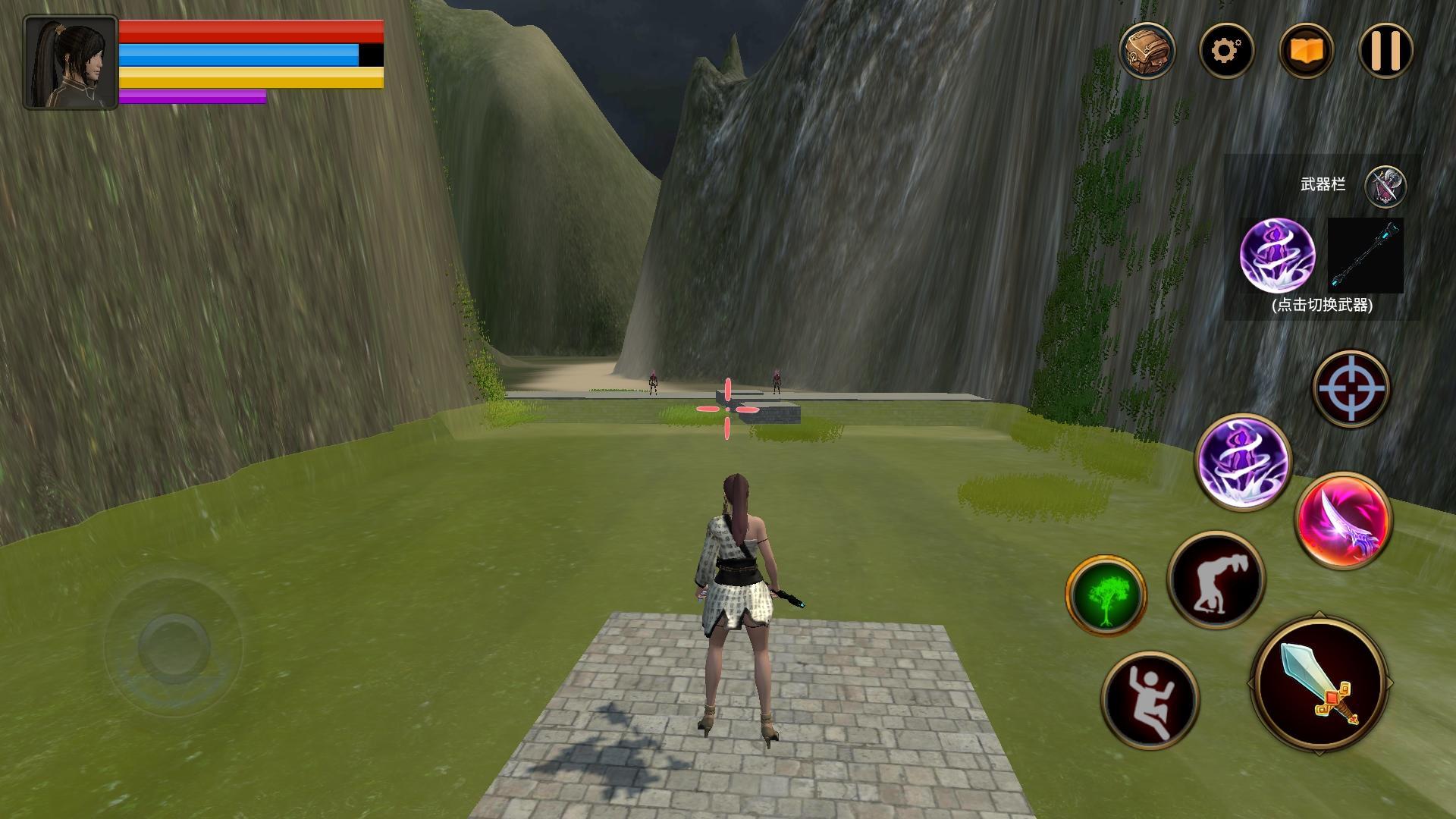The width and height of the screenshot is (1456, 819).
Task: Trigger the crouching figure dodge skill
Action: (1216, 580)
